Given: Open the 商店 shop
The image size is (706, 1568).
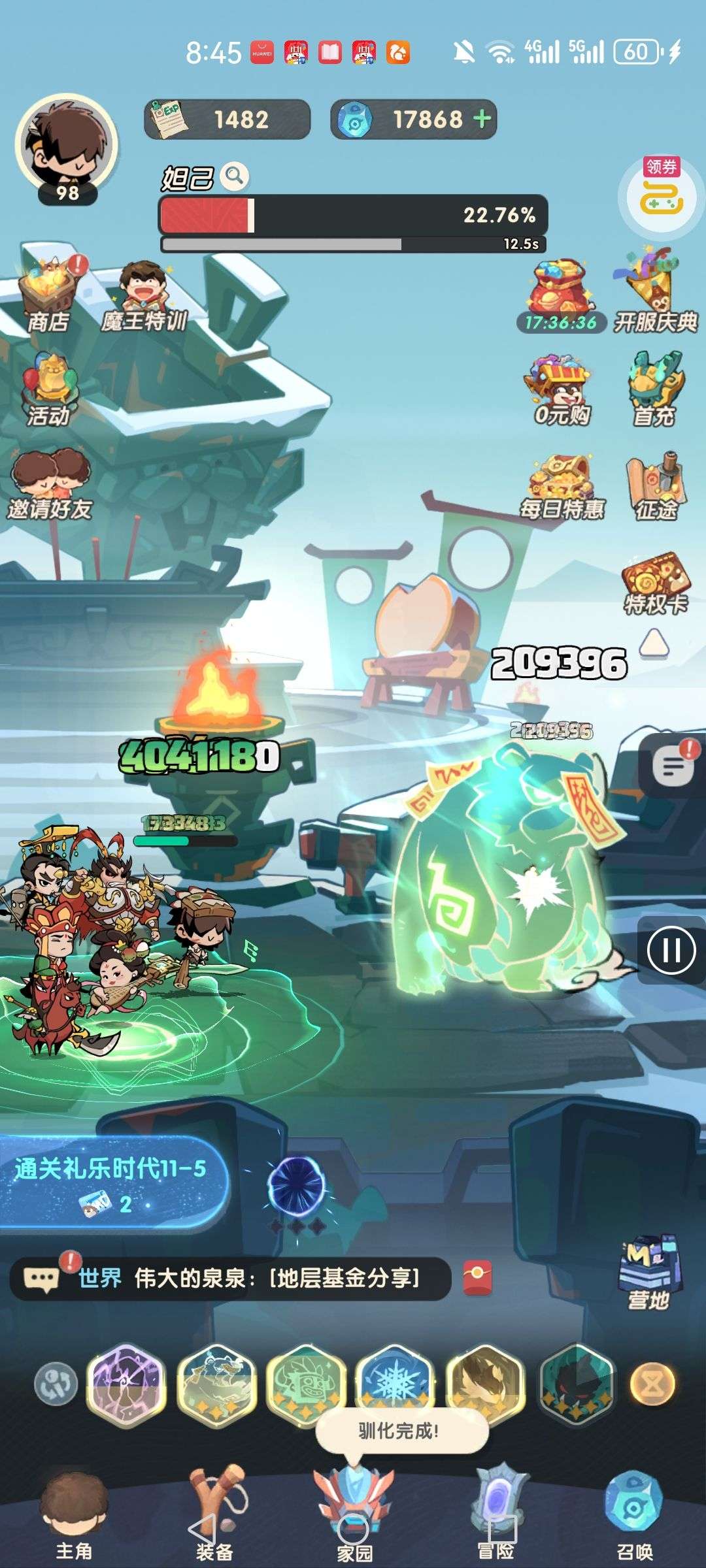Looking at the screenshot, I should (50, 295).
